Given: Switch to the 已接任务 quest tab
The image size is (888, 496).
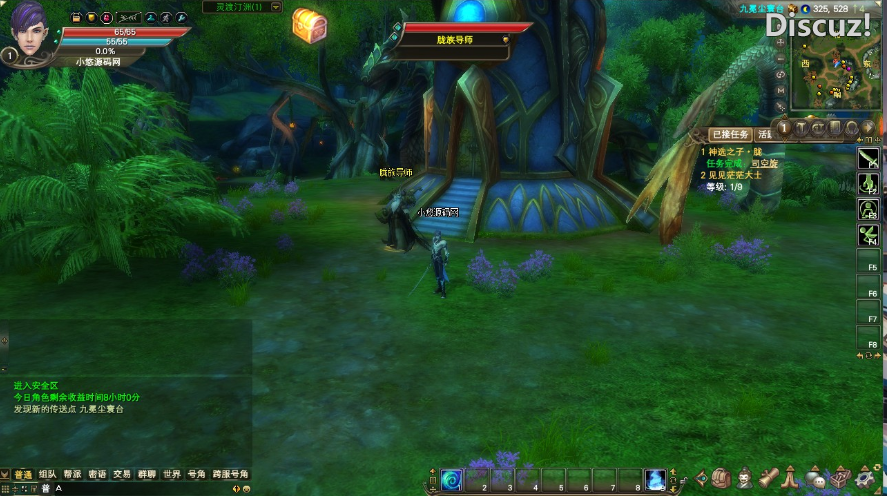Looking at the screenshot, I should 728,134.
